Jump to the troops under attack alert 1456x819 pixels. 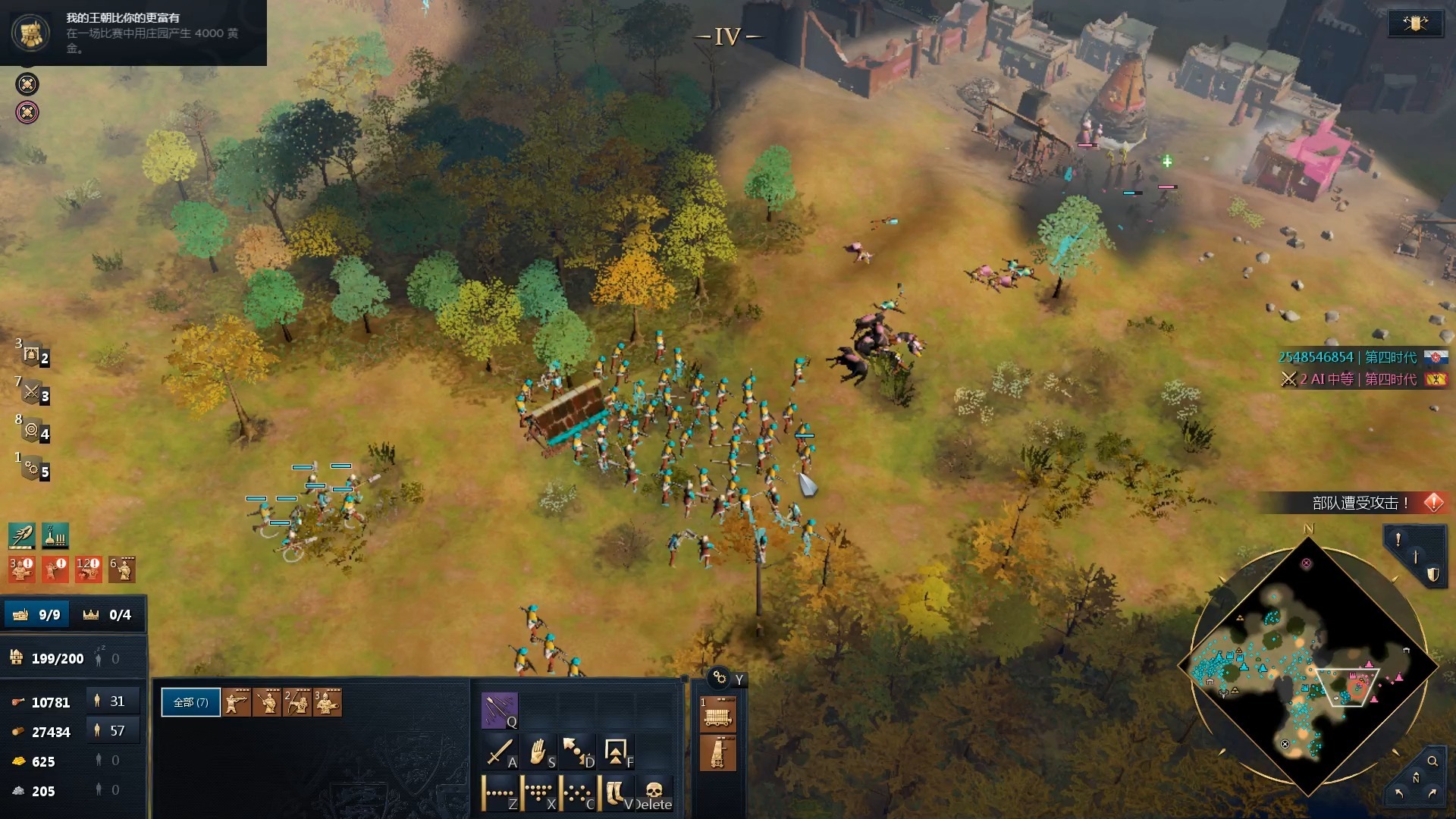tap(1433, 502)
